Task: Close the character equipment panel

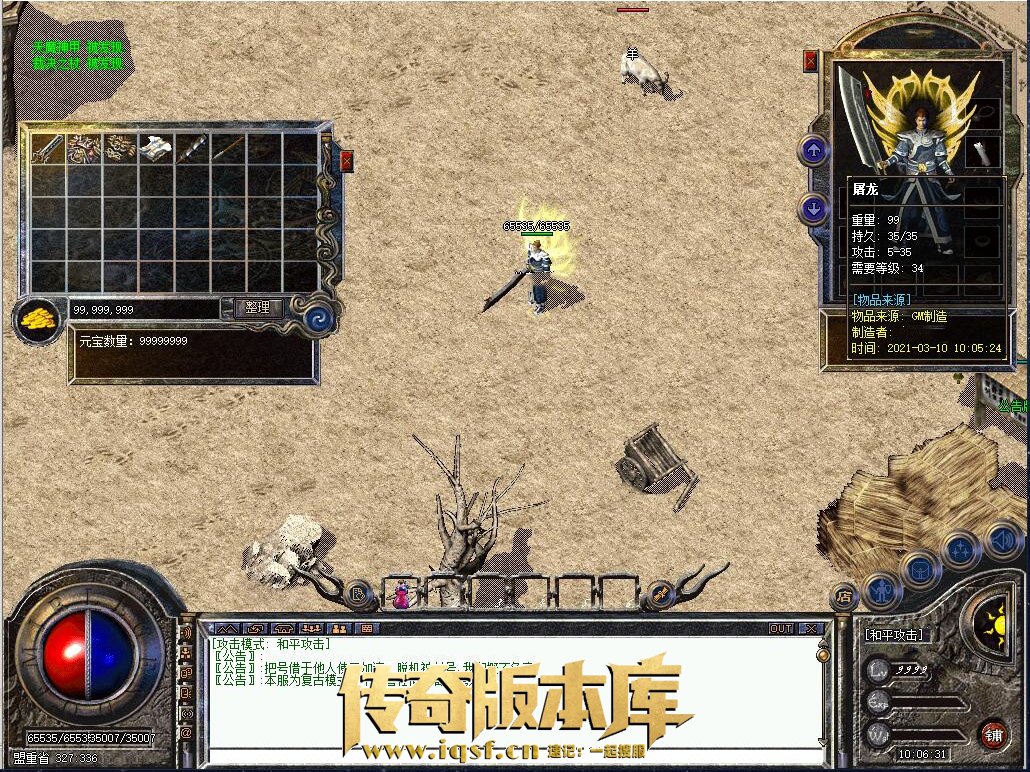Action: tap(810, 62)
